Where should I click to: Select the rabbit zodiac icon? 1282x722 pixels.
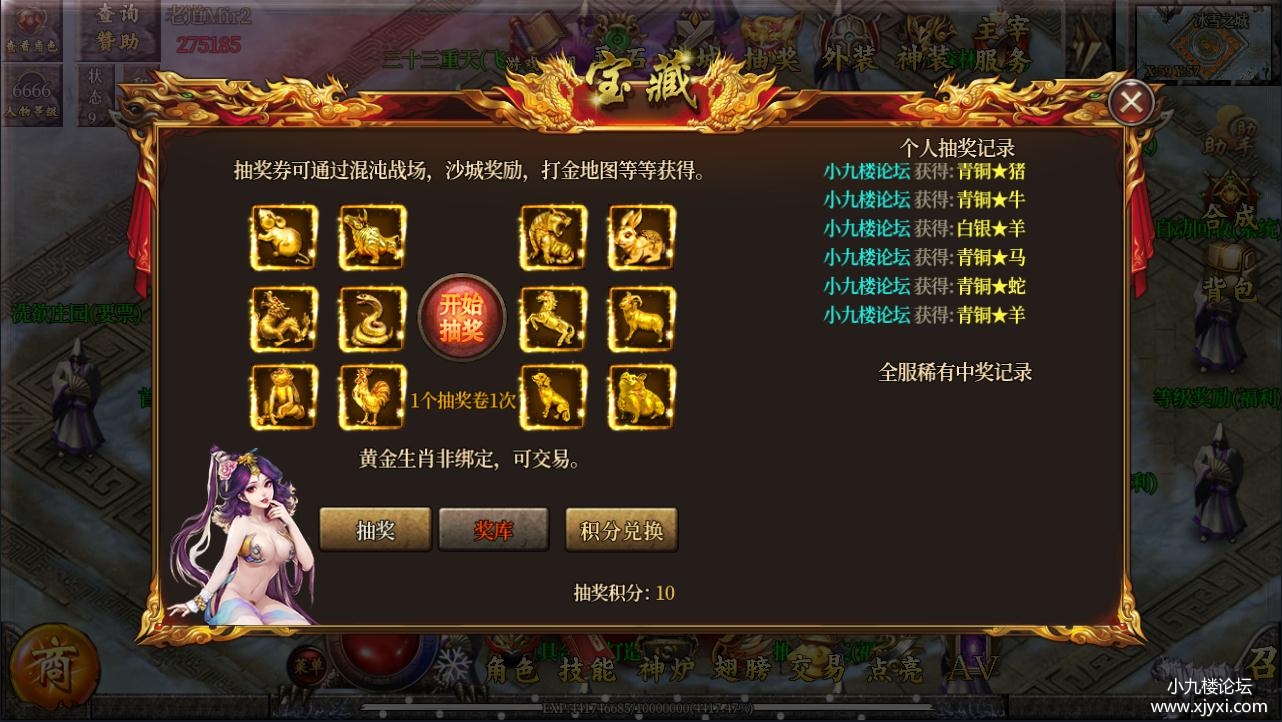click(x=641, y=238)
